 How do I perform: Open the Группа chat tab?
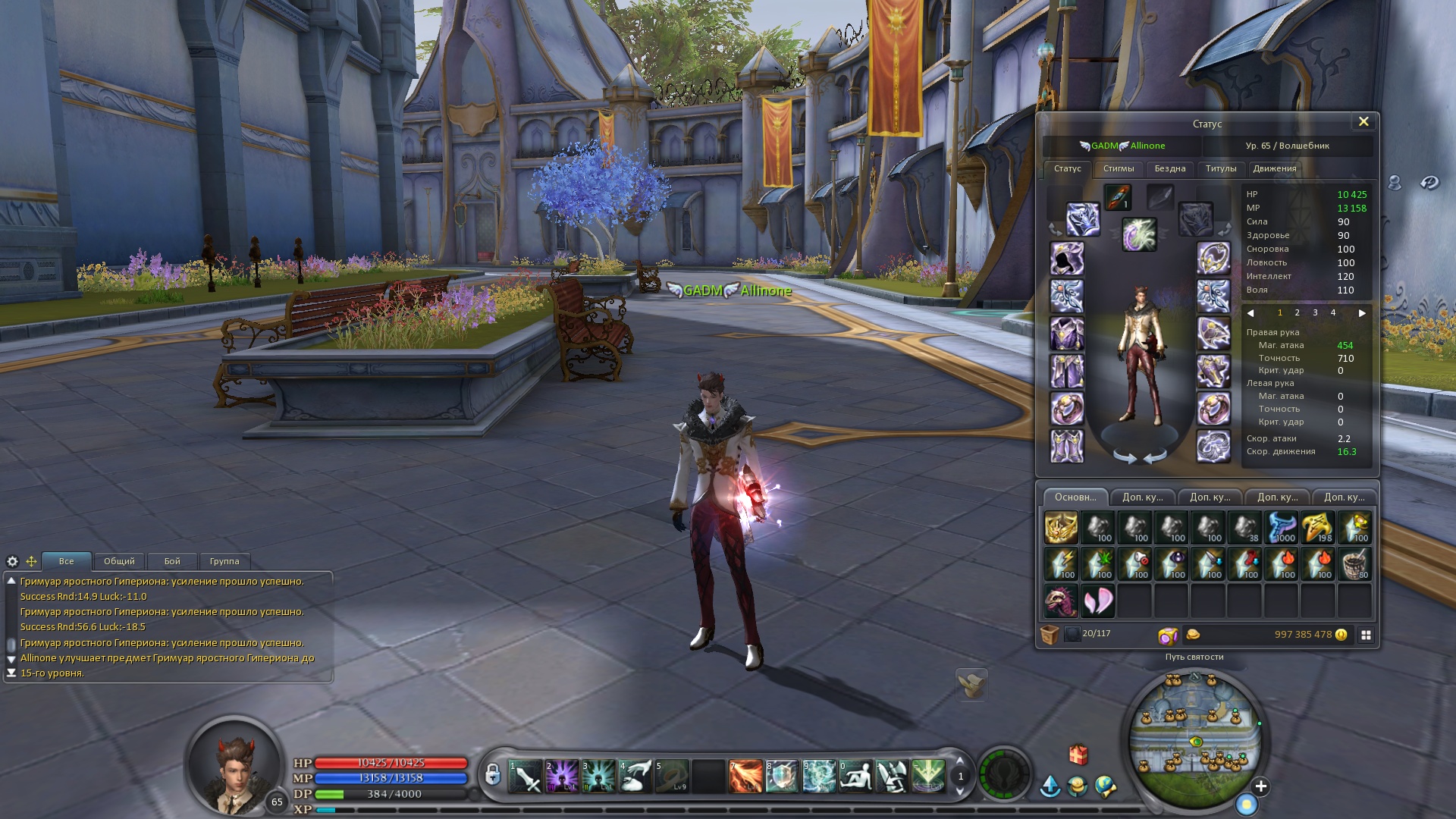point(224,562)
